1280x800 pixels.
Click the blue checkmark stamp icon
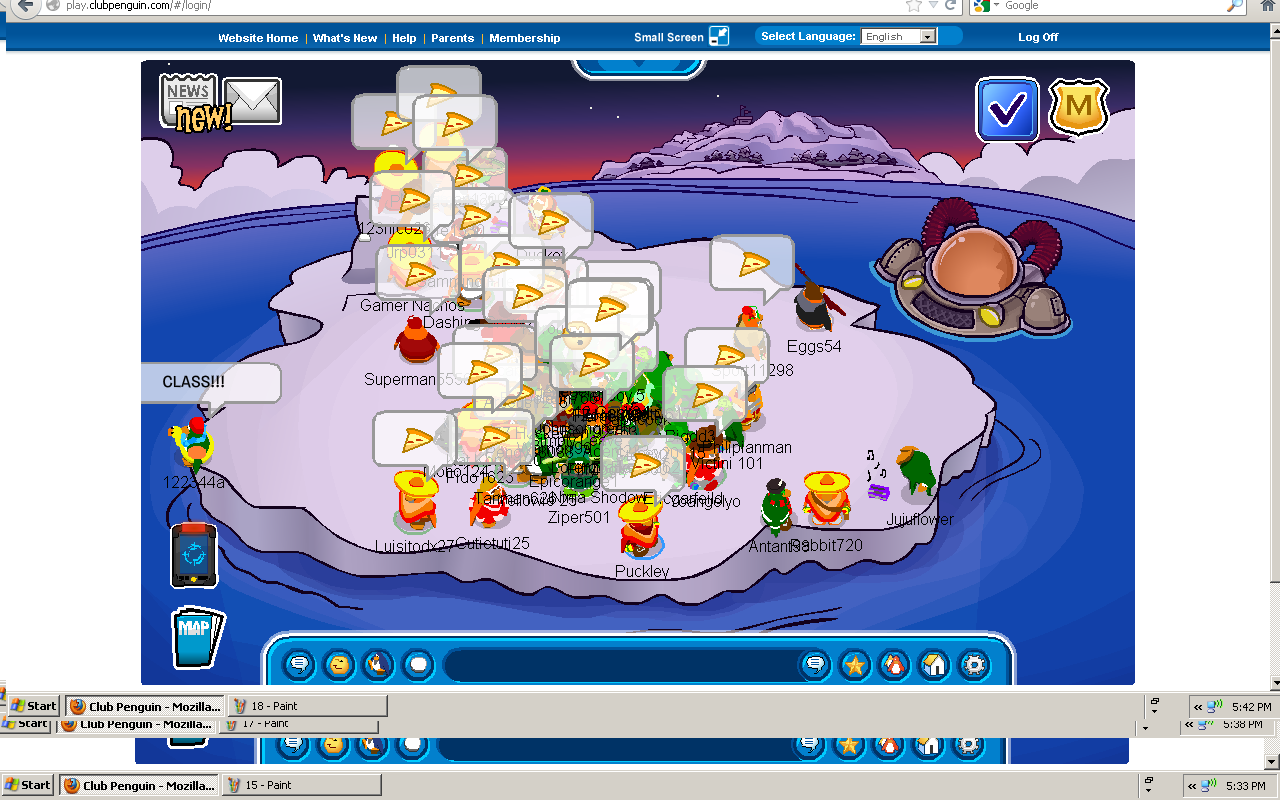coord(1008,110)
